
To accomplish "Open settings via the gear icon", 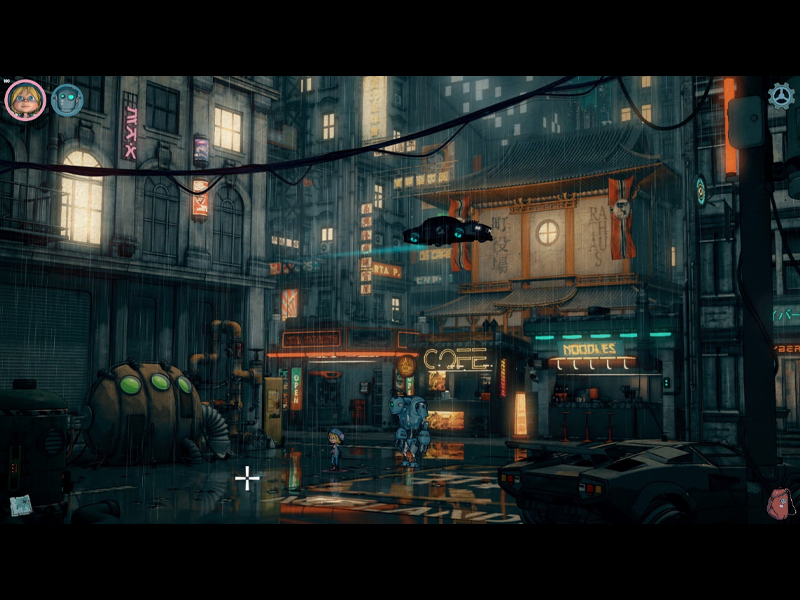I will tap(781, 95).
